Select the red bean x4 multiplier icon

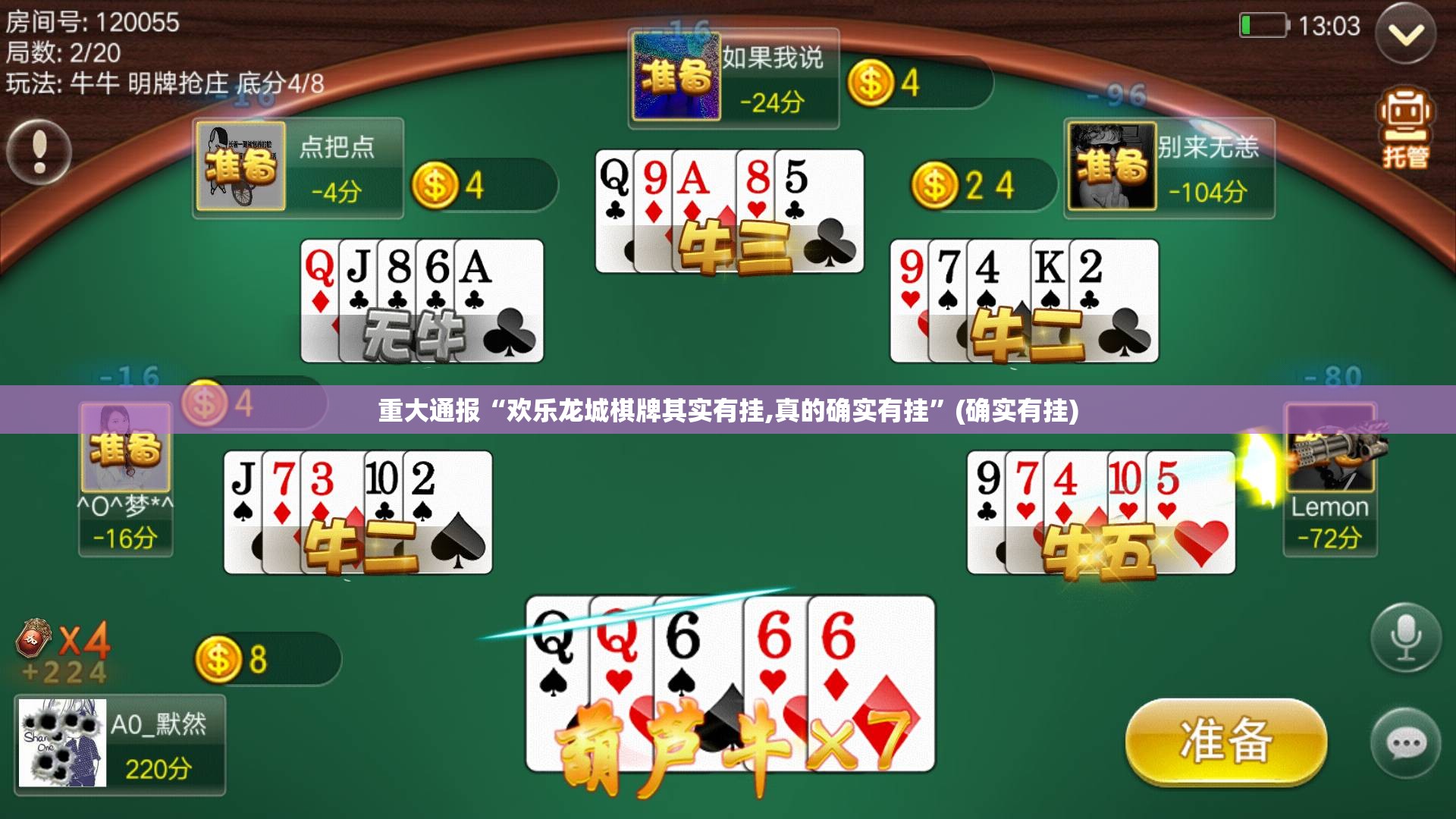pos(32,639)
